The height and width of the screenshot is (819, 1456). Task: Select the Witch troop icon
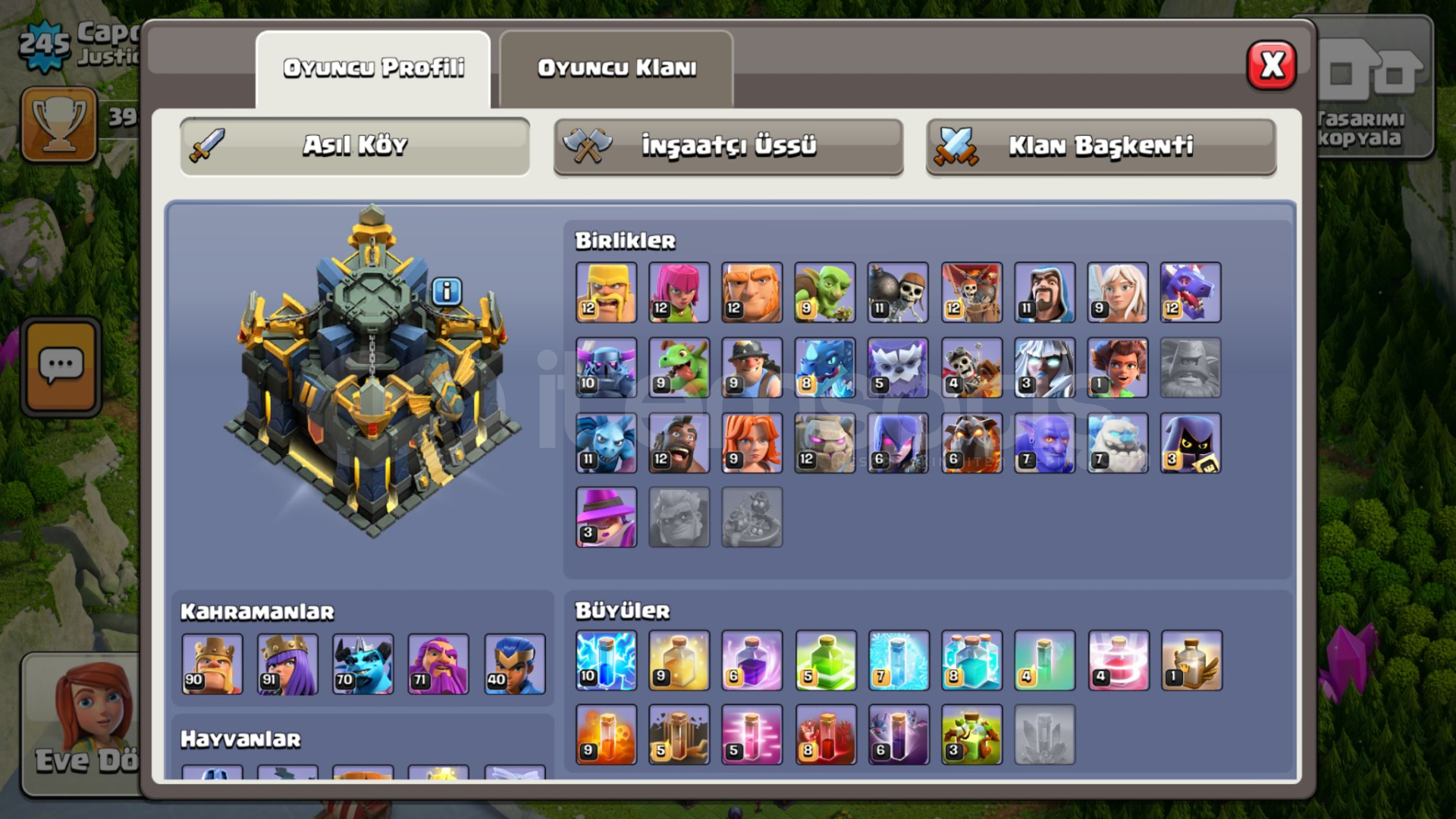pos(897,444)
